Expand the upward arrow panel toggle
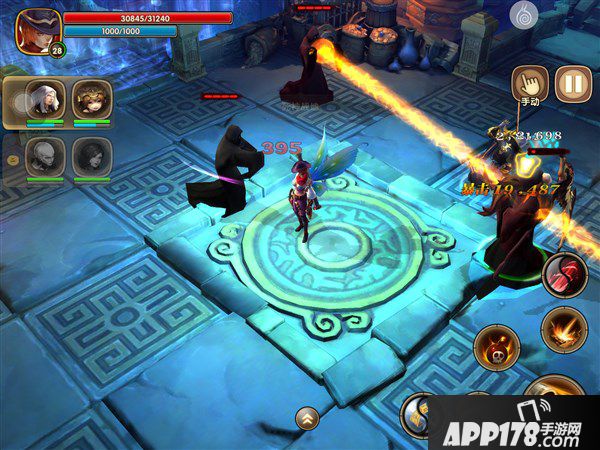 [307, 418]
